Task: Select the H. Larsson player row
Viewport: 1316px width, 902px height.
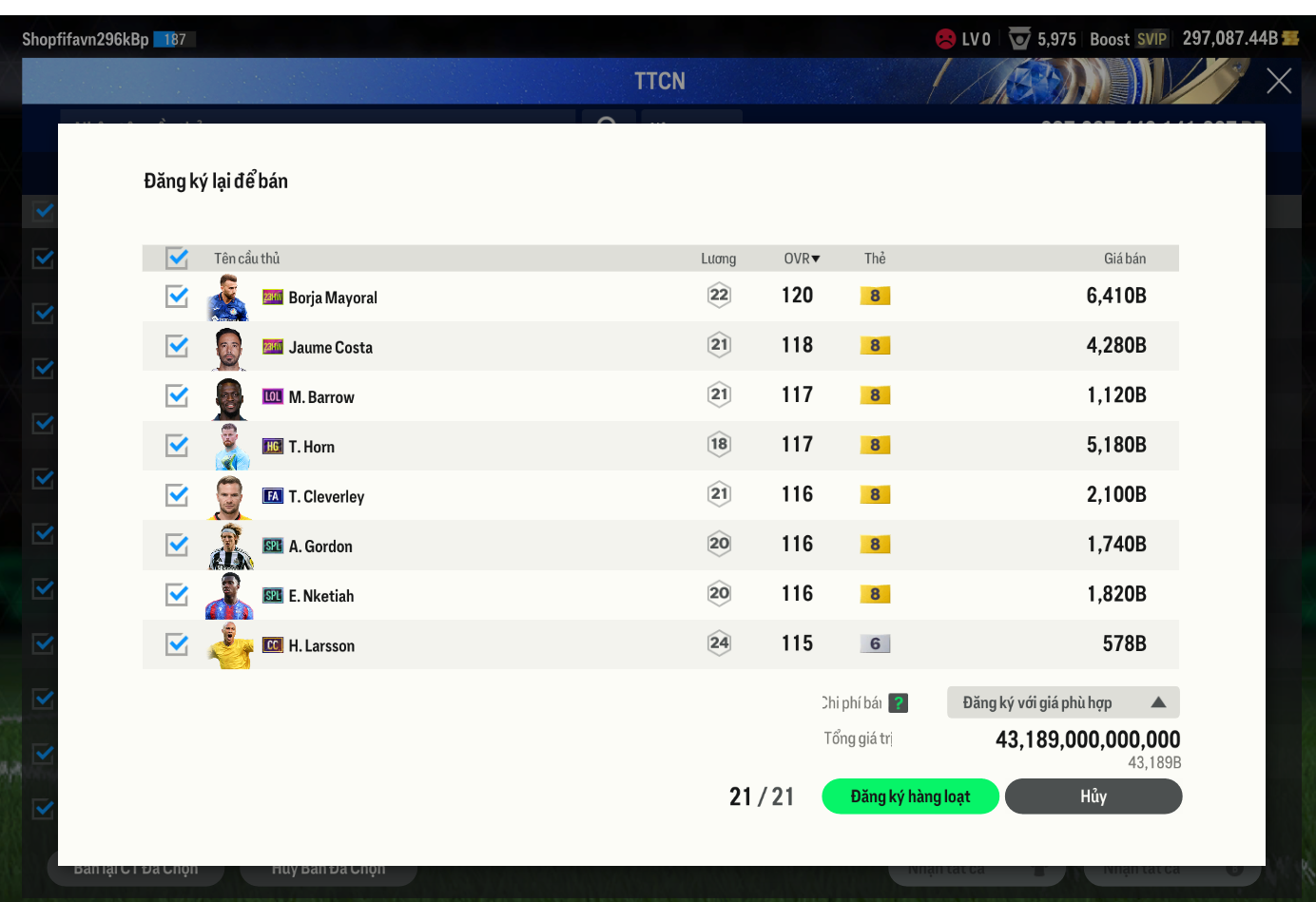Action: click(571, 645)
